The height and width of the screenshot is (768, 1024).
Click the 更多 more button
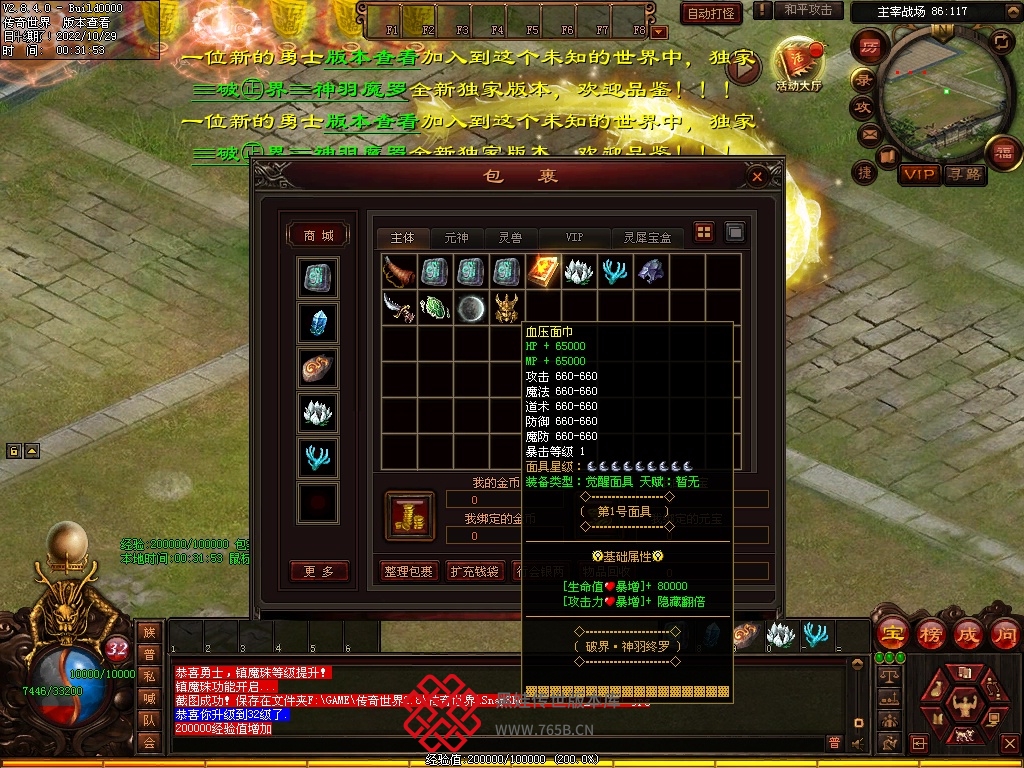tap(318, 571)
